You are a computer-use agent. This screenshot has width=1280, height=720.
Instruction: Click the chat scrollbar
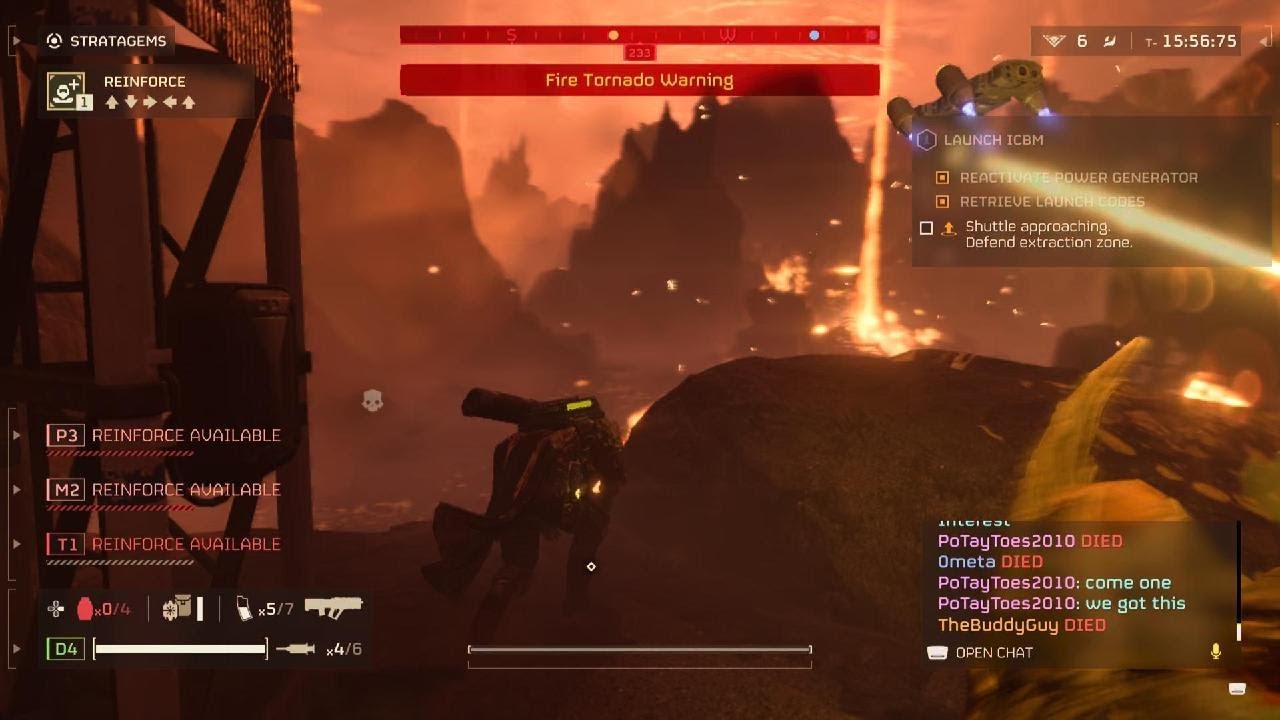(x=1239, y=580)
